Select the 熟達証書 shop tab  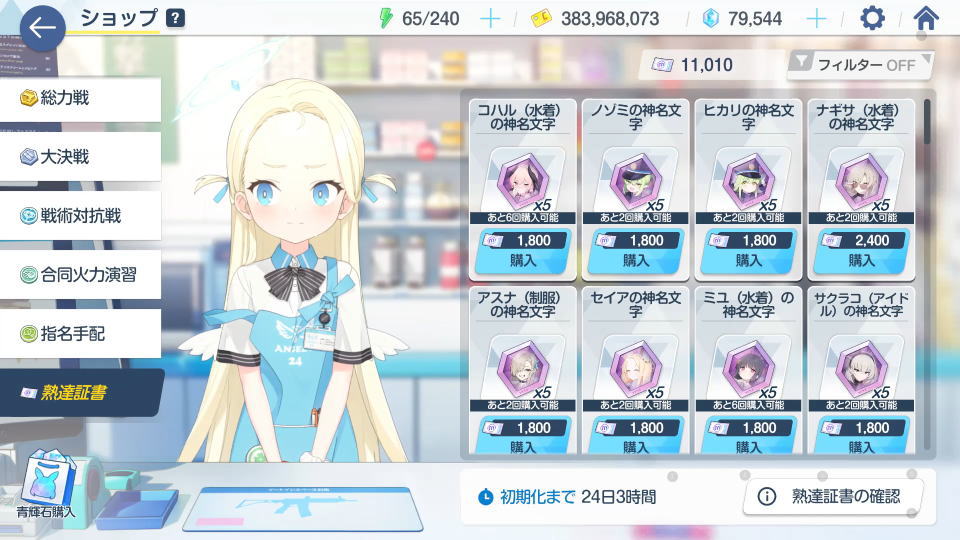[x=80, y=392]
